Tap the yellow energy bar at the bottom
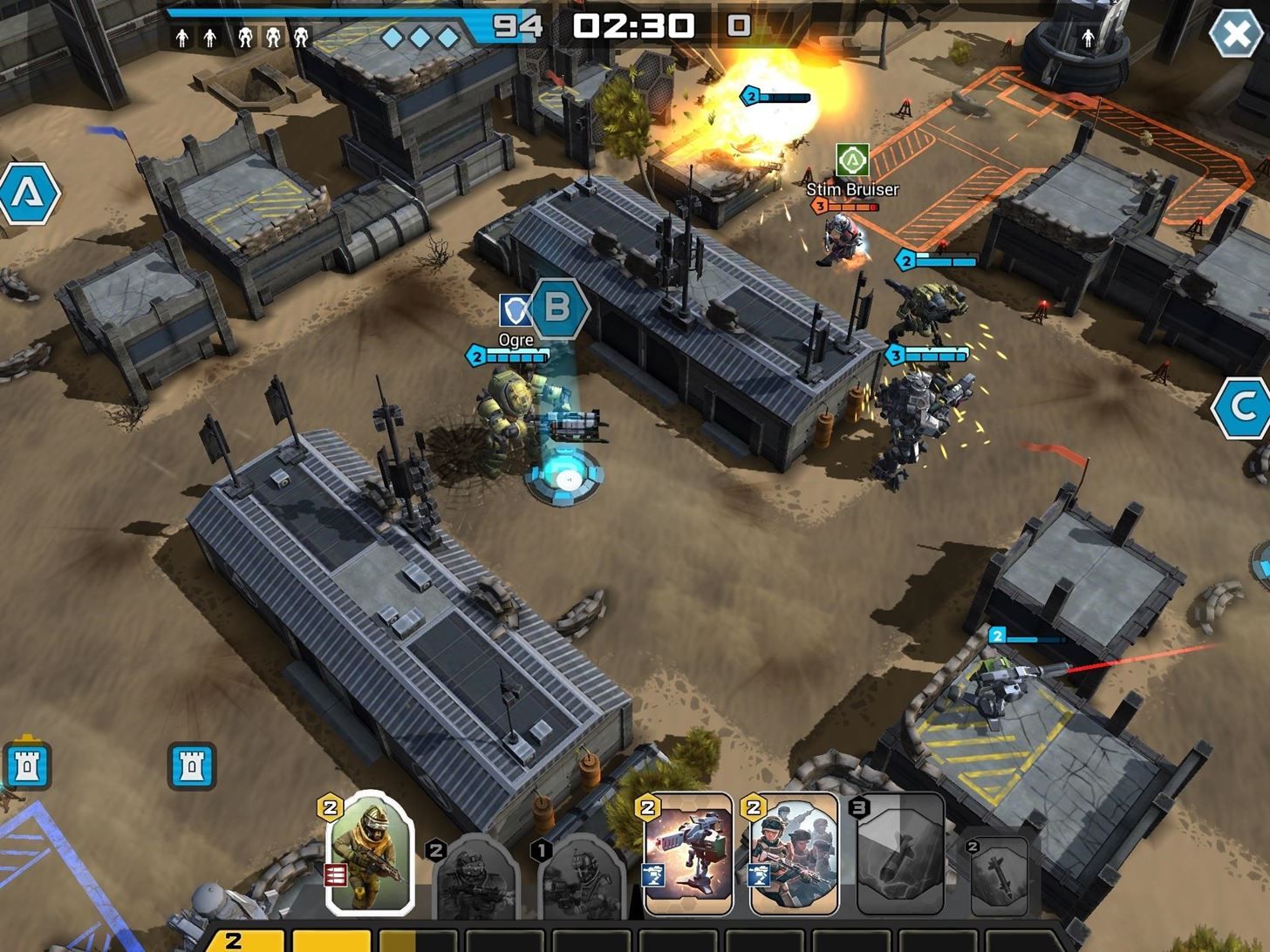 tap(262, 940)
